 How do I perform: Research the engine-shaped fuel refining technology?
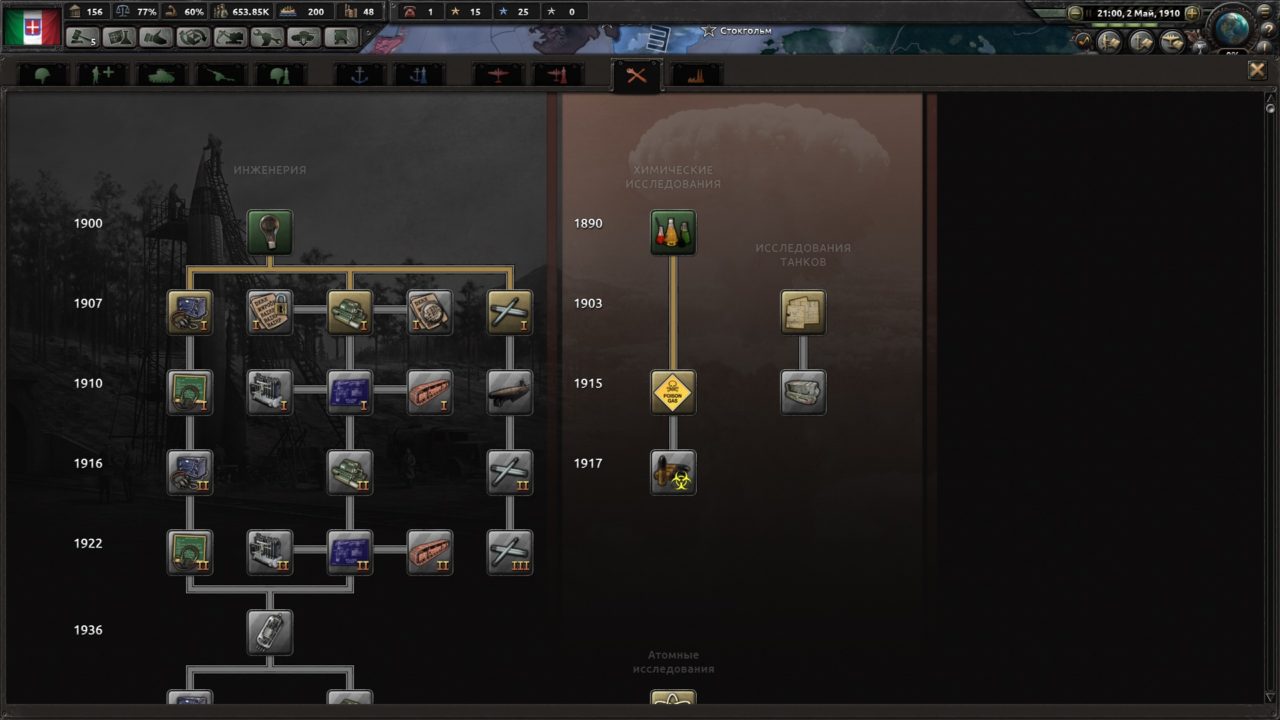(271, 392)
